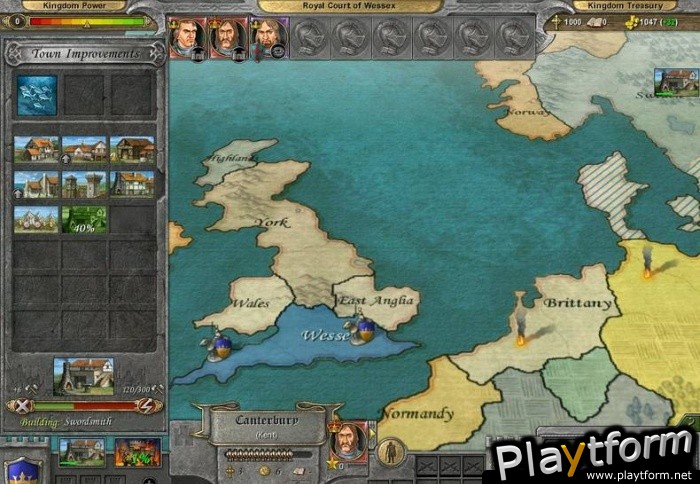Image resolution: width=700 pixels, height=484 pixels.
Task: Select the small town thumbnail in bottom bar
Action: [82, 453]
